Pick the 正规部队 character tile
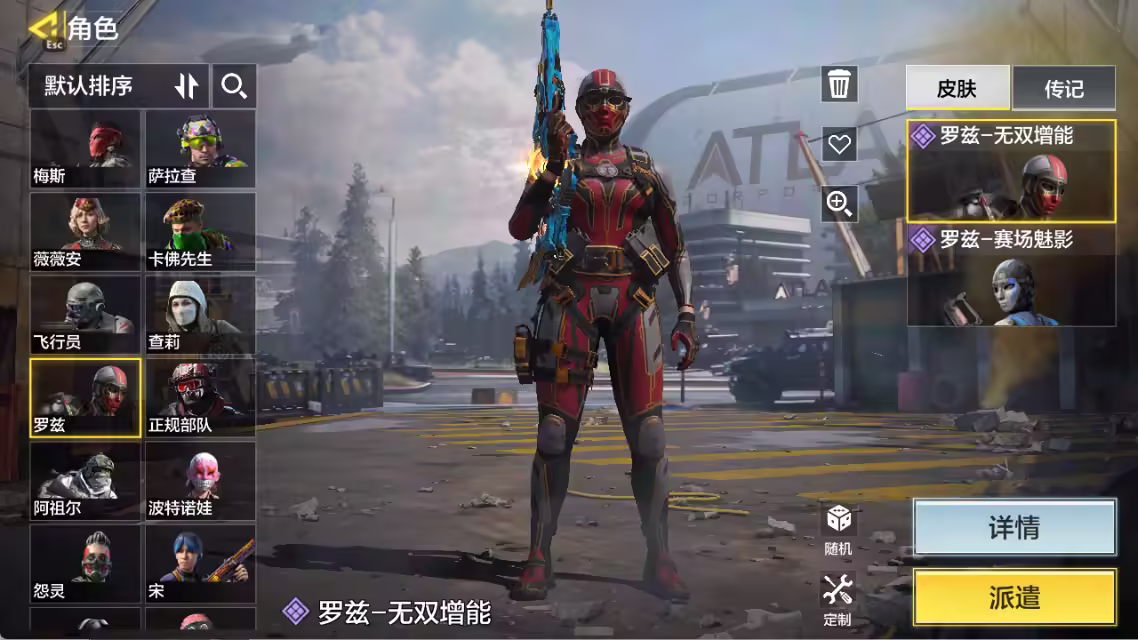 coord(200,398)
